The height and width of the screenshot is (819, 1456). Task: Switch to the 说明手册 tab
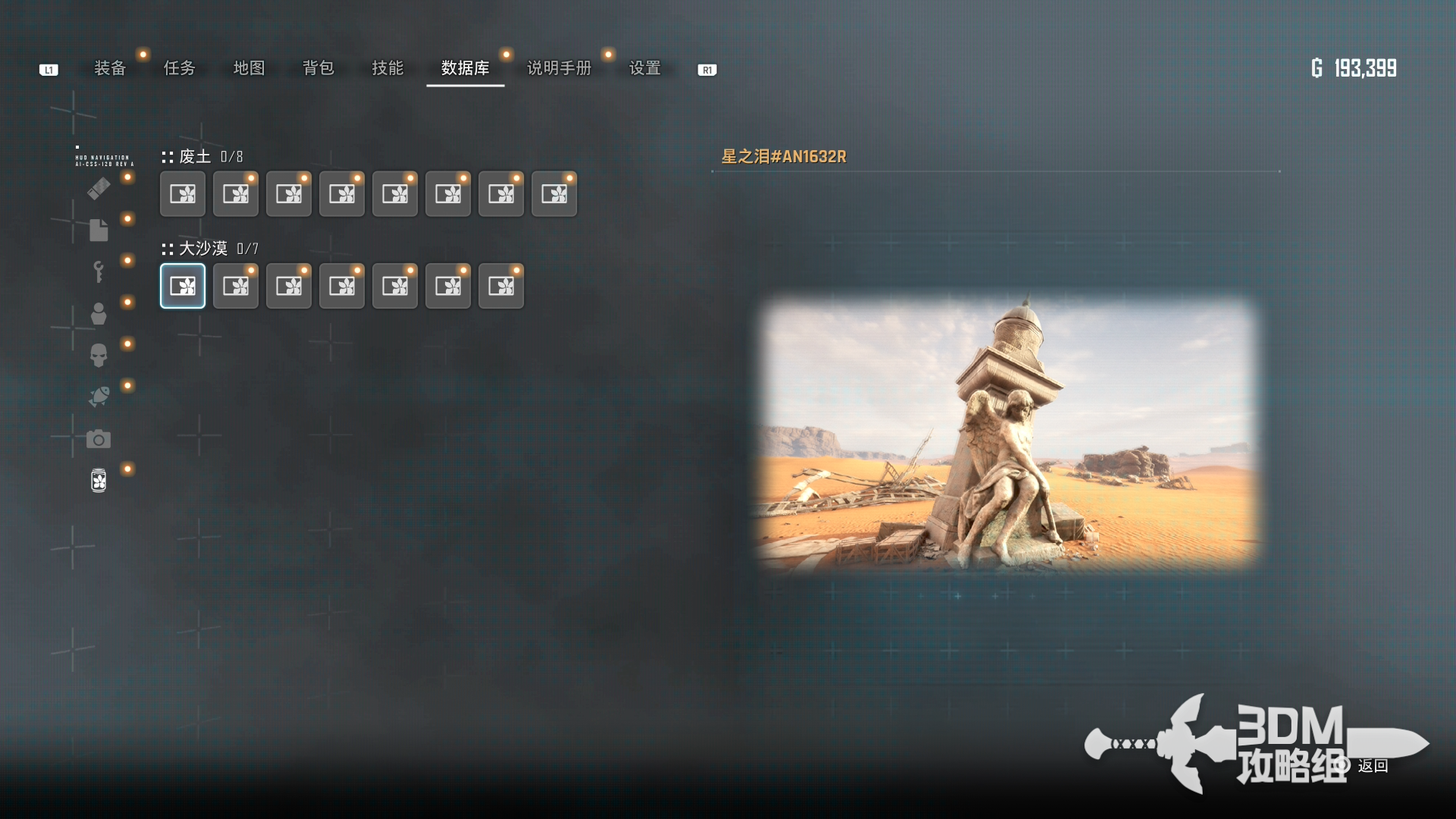click(x=559, y=68)
